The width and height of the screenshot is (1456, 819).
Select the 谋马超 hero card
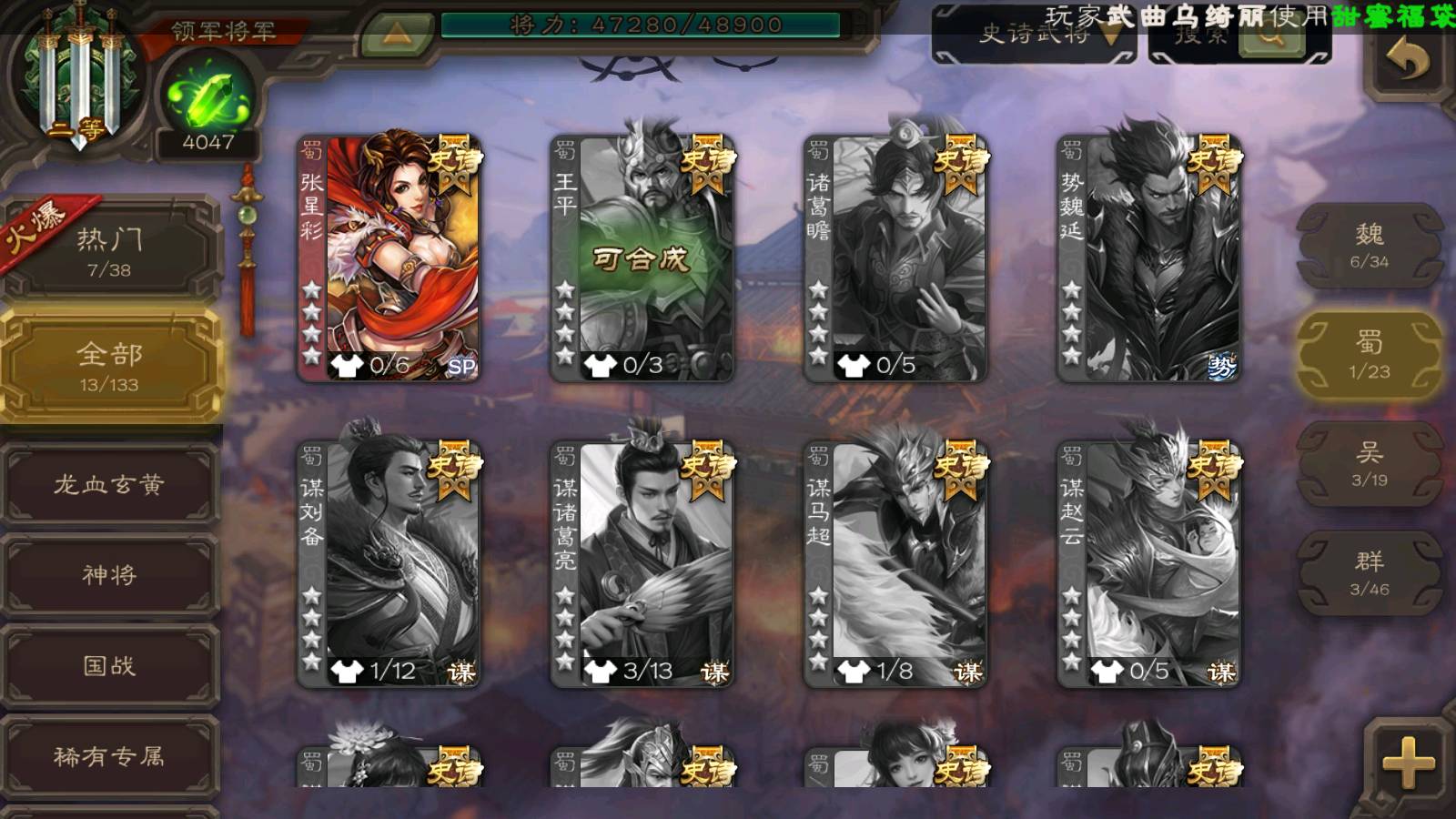point(895,564)
